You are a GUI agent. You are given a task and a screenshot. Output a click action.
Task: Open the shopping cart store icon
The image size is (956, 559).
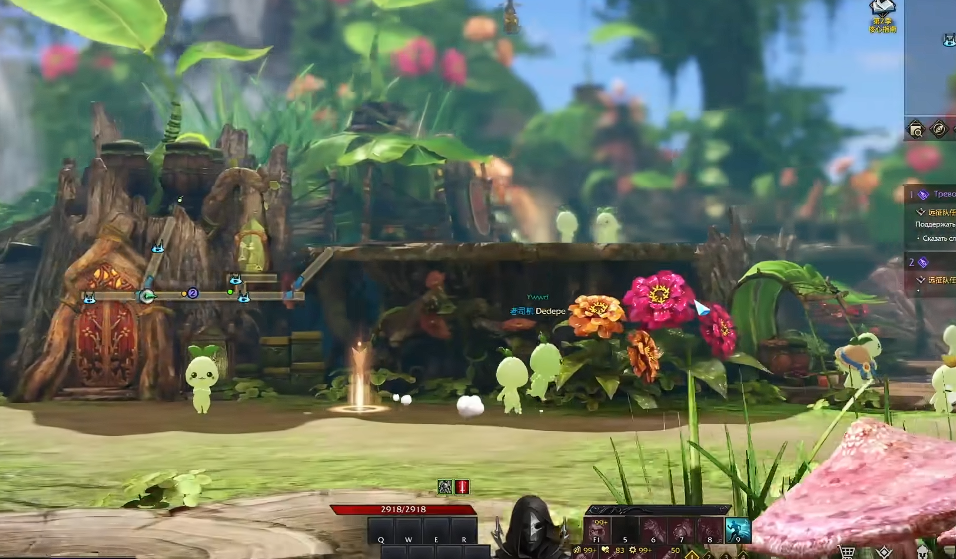tap(848, 551)
